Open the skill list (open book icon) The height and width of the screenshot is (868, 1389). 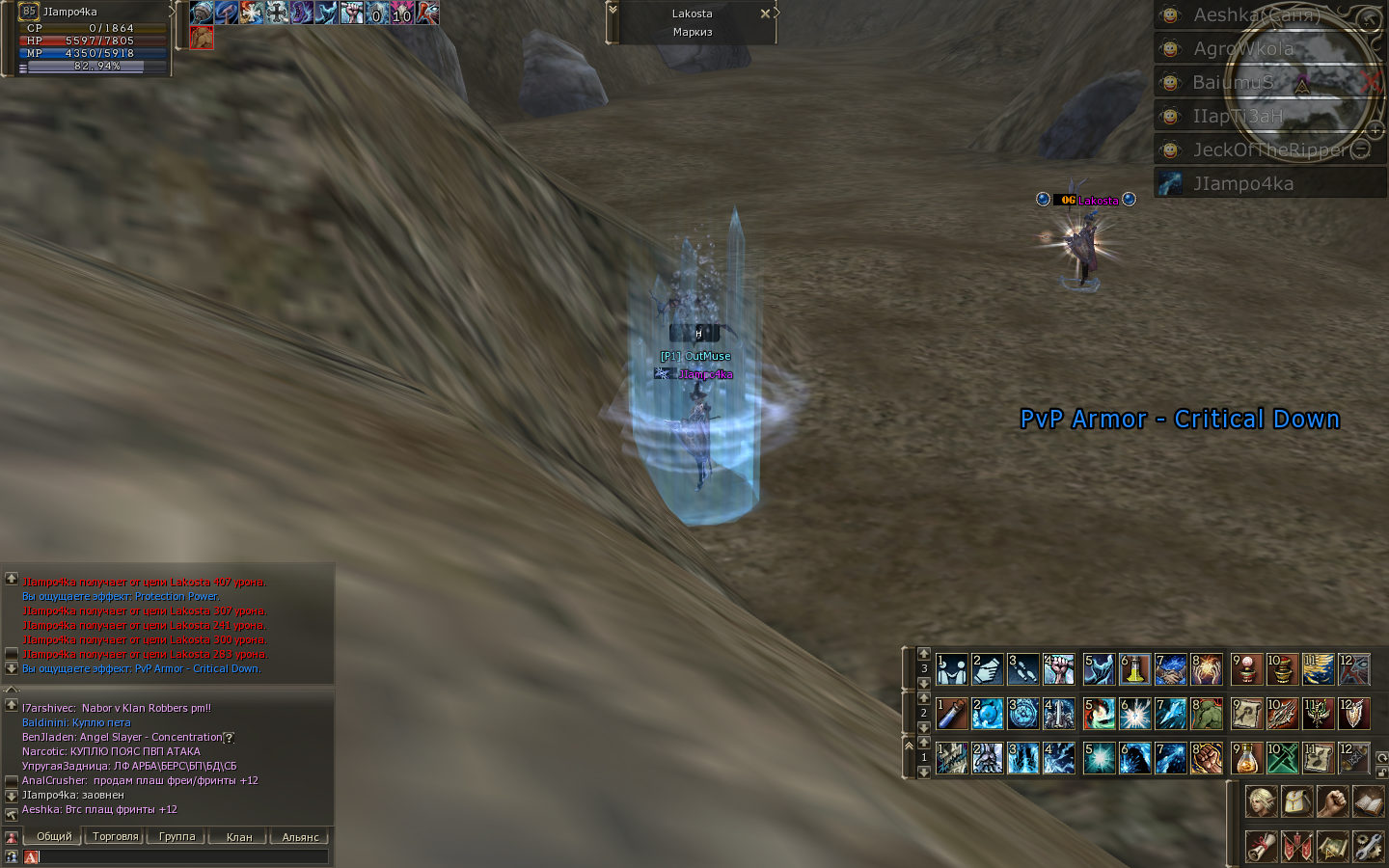[x=1368, y=802]
